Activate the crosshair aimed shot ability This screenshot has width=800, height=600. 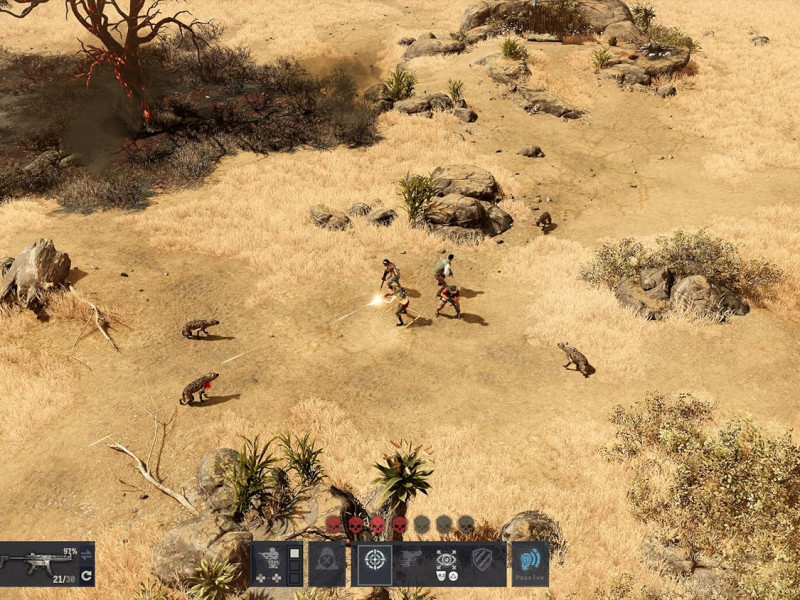[x=374, y=564]
